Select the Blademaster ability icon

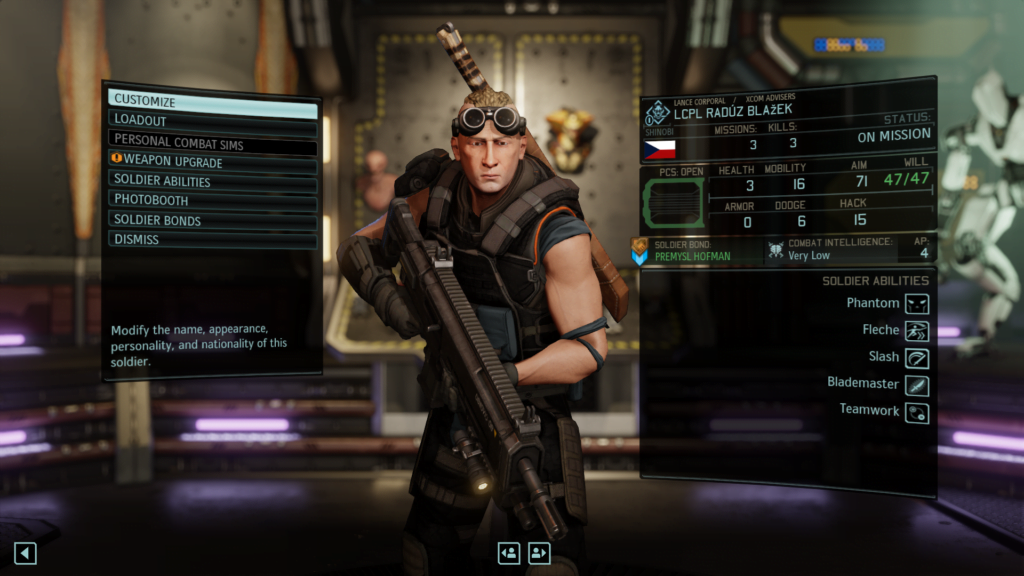[917, 384]
